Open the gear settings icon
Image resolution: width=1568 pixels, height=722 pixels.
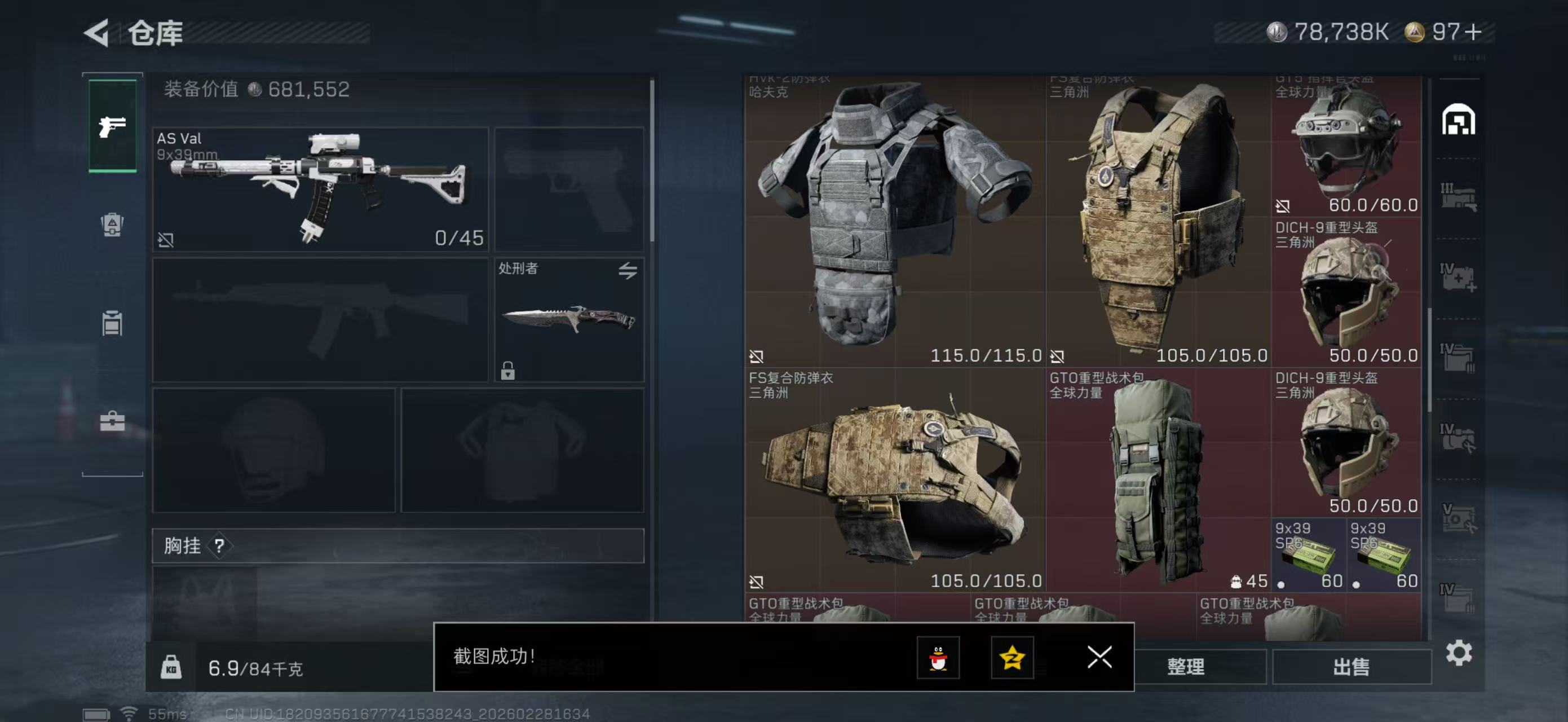[1459, 653]
